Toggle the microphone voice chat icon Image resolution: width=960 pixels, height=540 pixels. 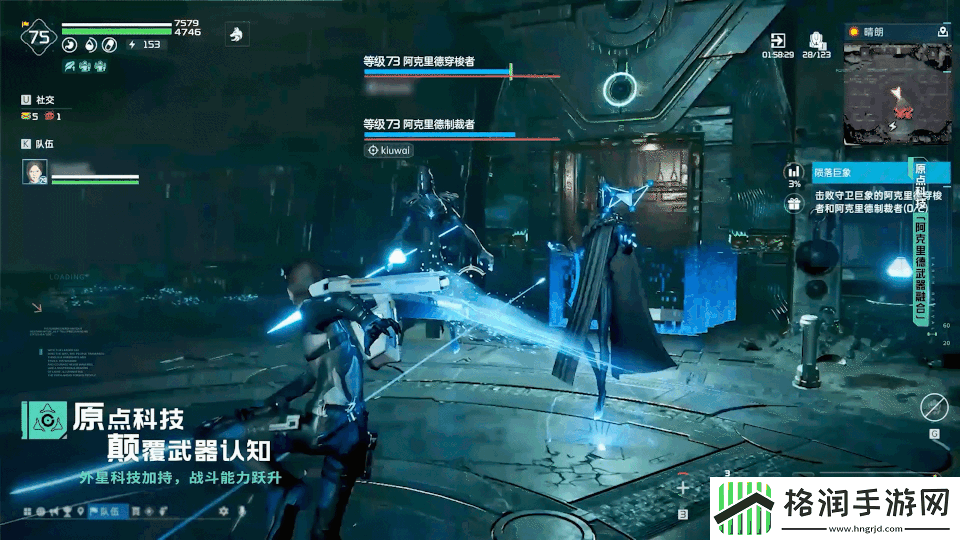pyautogui.click(x=241, y=512)
